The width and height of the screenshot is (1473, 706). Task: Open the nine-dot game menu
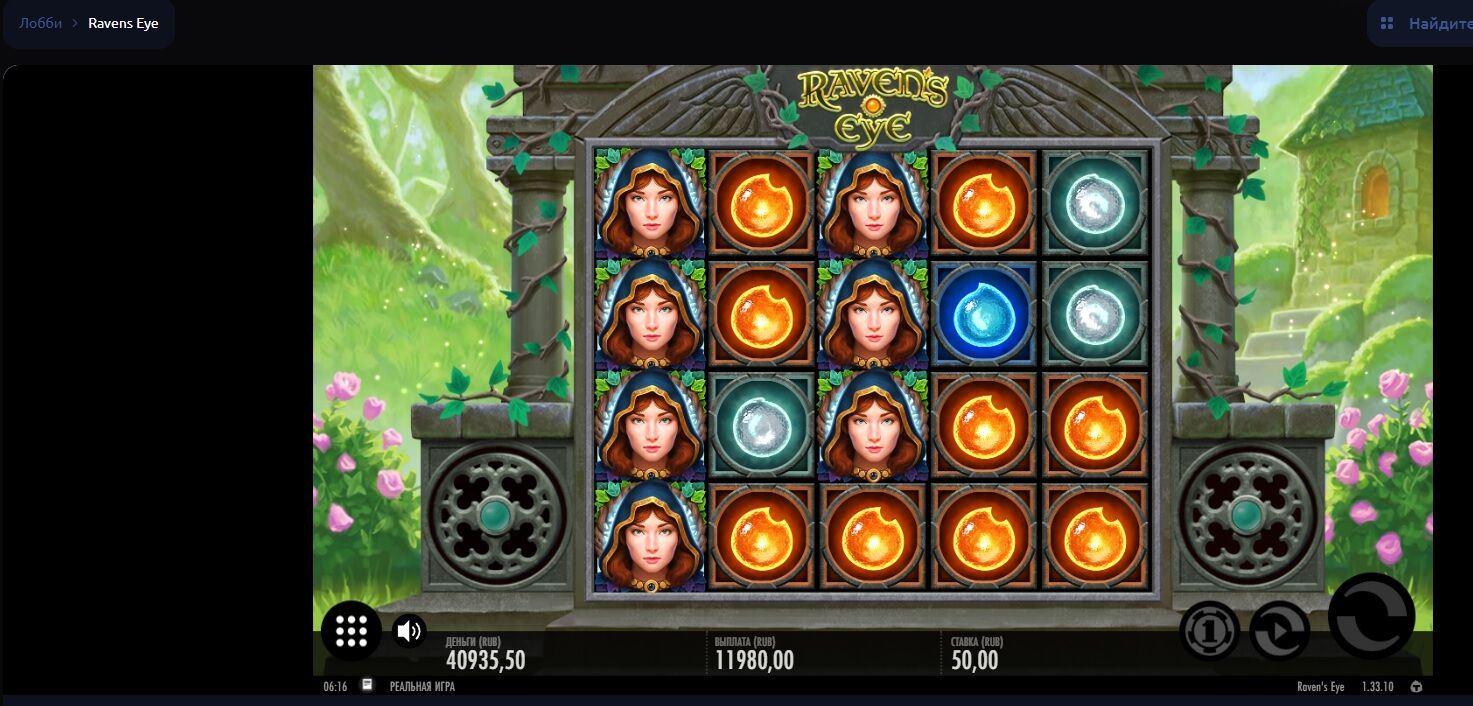pos(351,631)
